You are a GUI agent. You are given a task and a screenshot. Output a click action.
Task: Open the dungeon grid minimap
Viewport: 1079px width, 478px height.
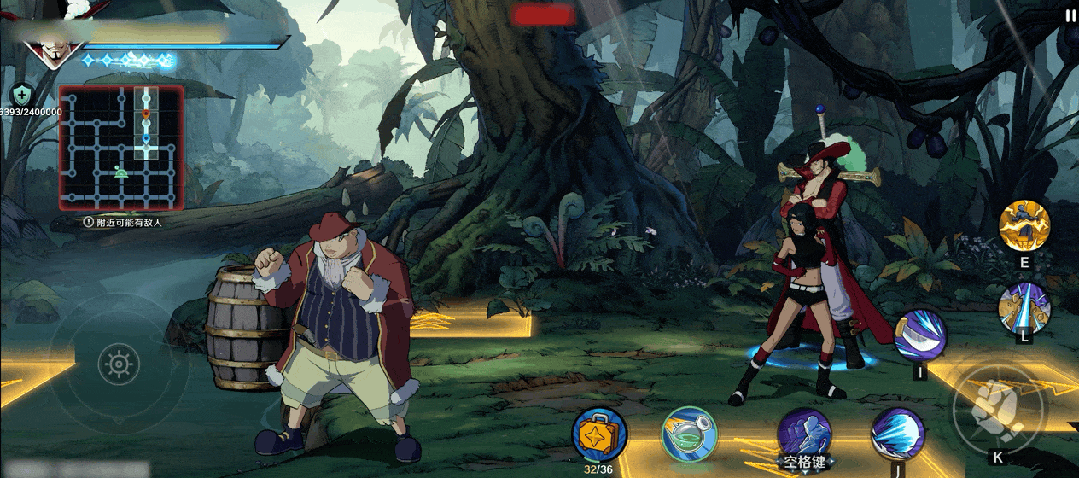tap(121, 147)
